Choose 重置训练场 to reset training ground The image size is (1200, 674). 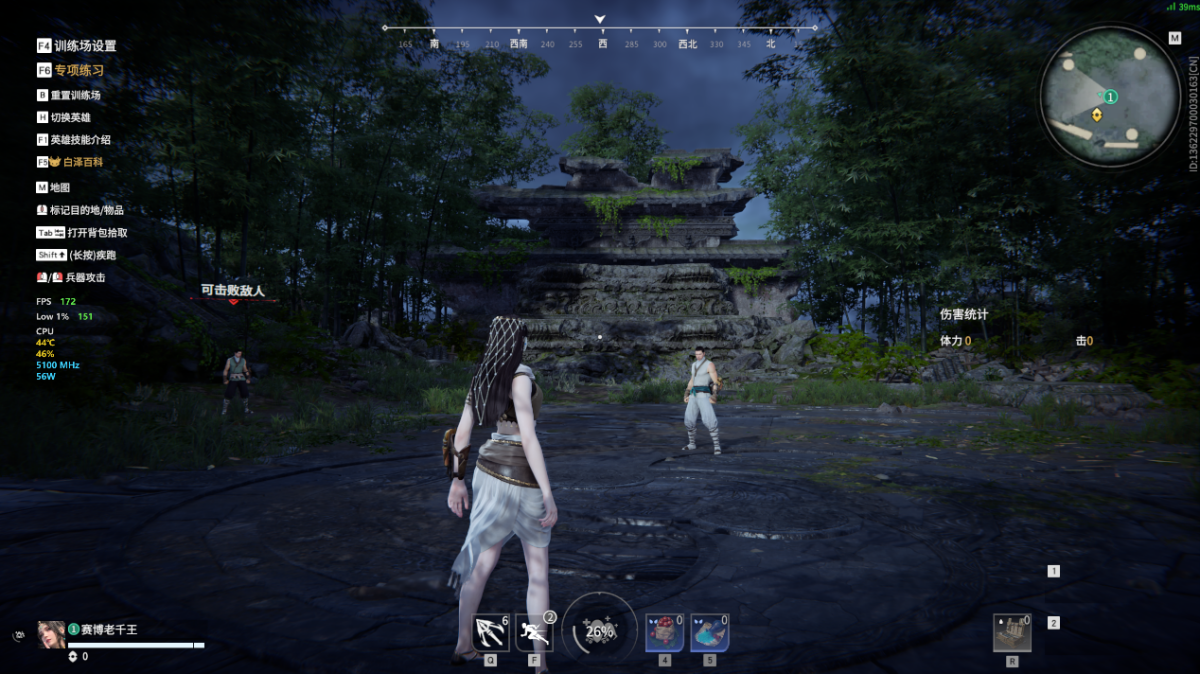[x=75, y=95]
